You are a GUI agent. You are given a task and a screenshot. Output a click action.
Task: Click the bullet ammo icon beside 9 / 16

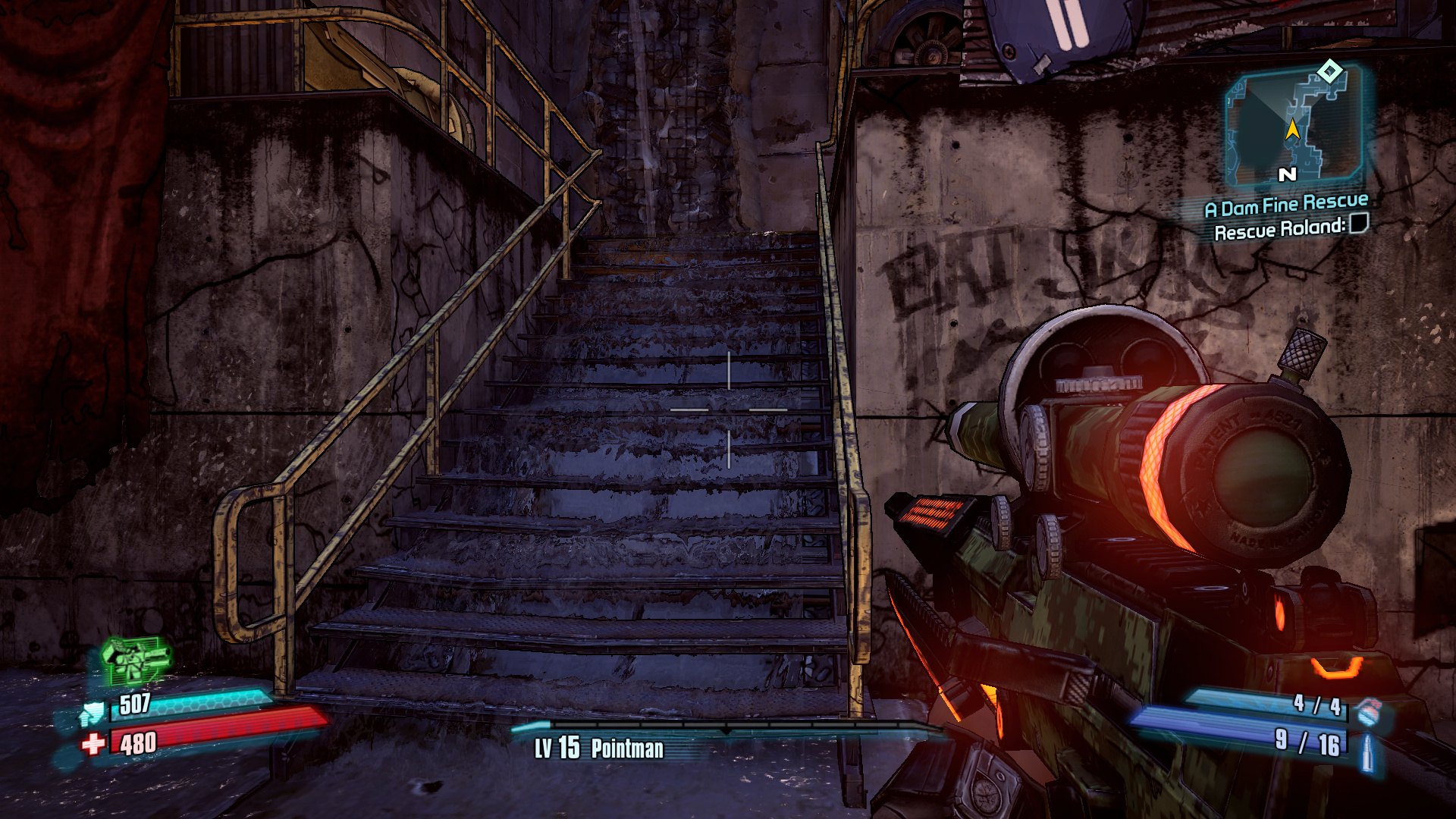[1367, 752]
